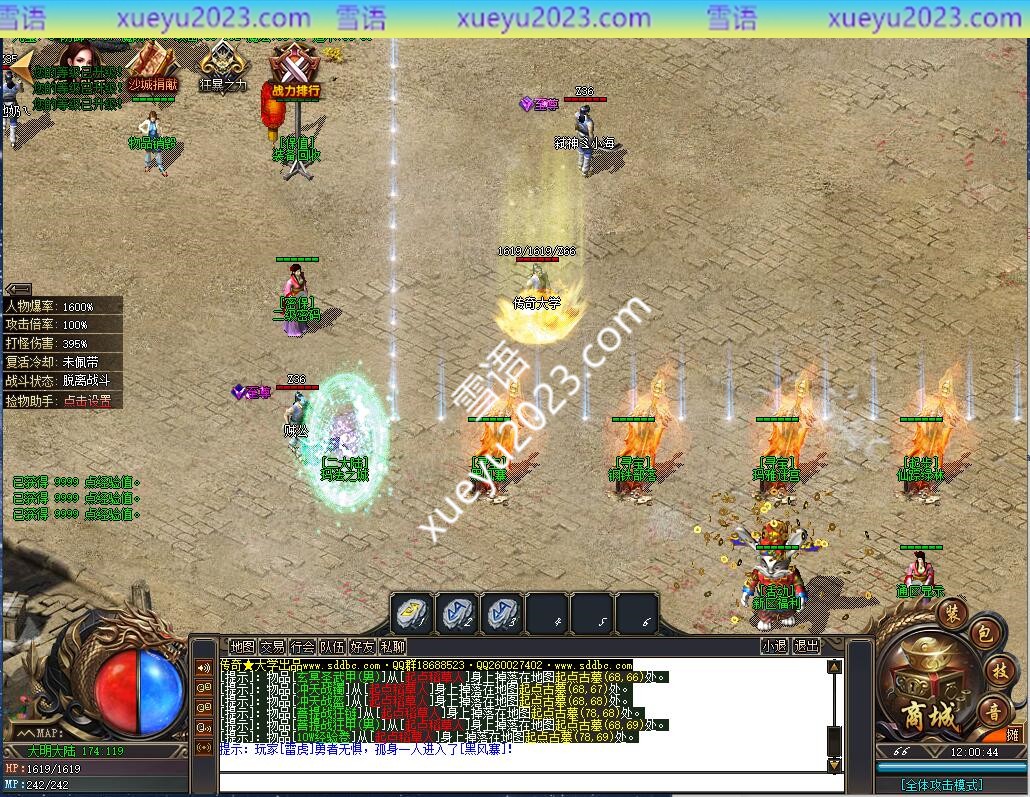Open the 地图 map button

[x=242, y=647]
